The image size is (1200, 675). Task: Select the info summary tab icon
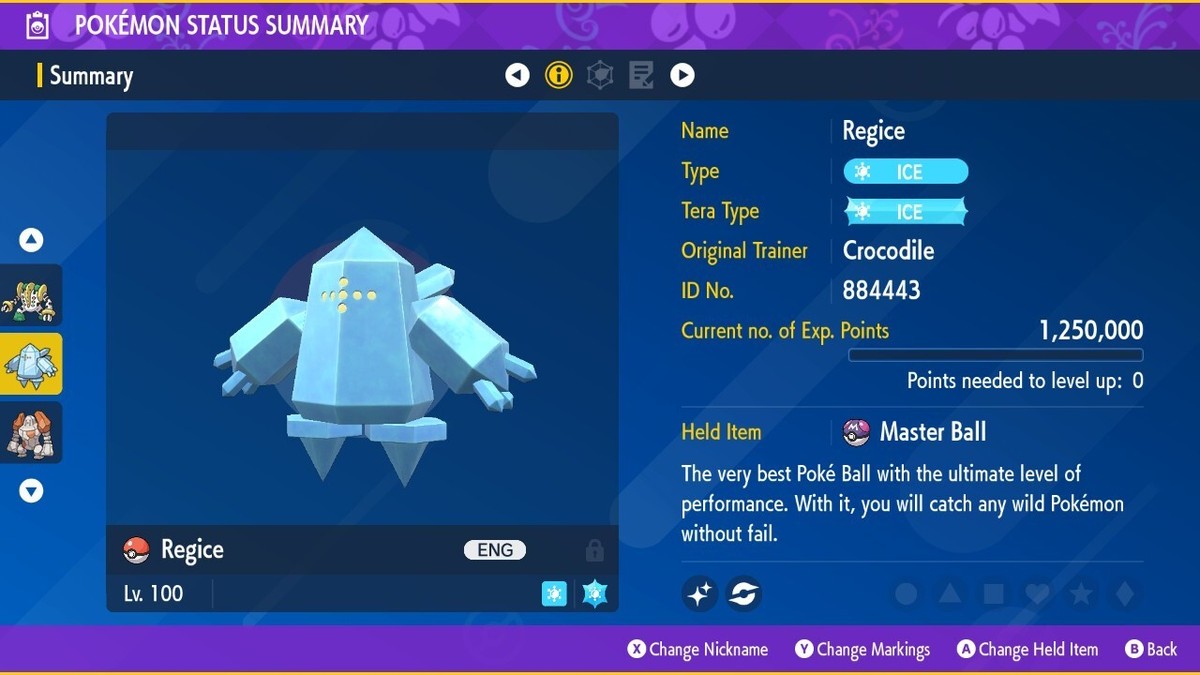coord(559,75)
